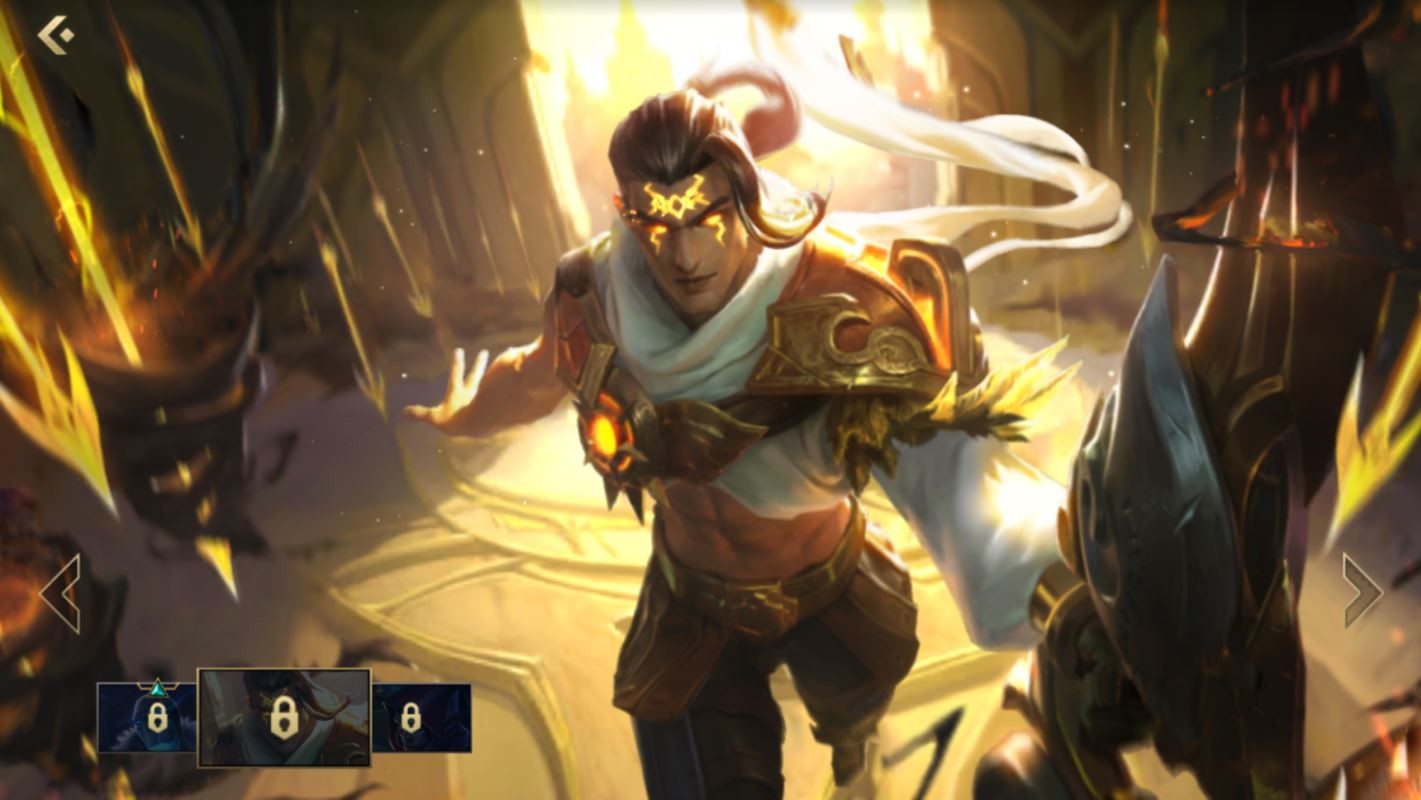
Task: Return to the previous screen via back control
Action: (57, 36)
